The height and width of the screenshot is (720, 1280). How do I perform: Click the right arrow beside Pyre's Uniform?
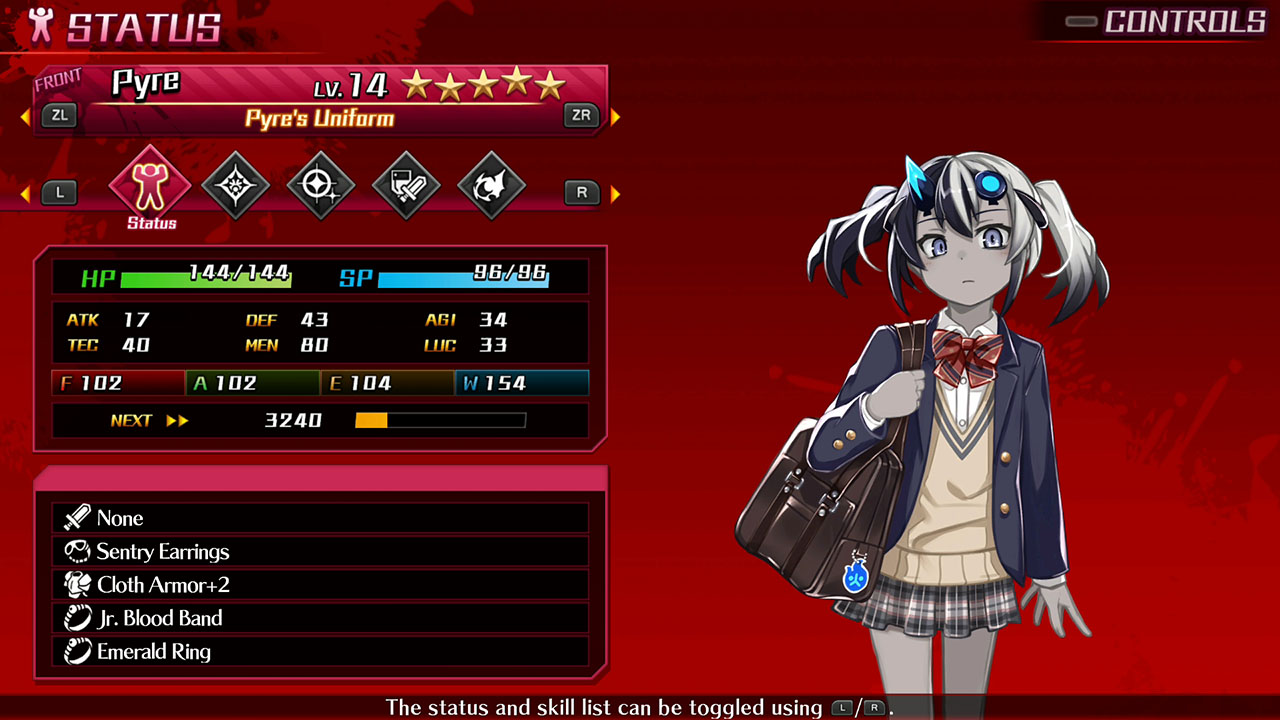coord(616,115)
